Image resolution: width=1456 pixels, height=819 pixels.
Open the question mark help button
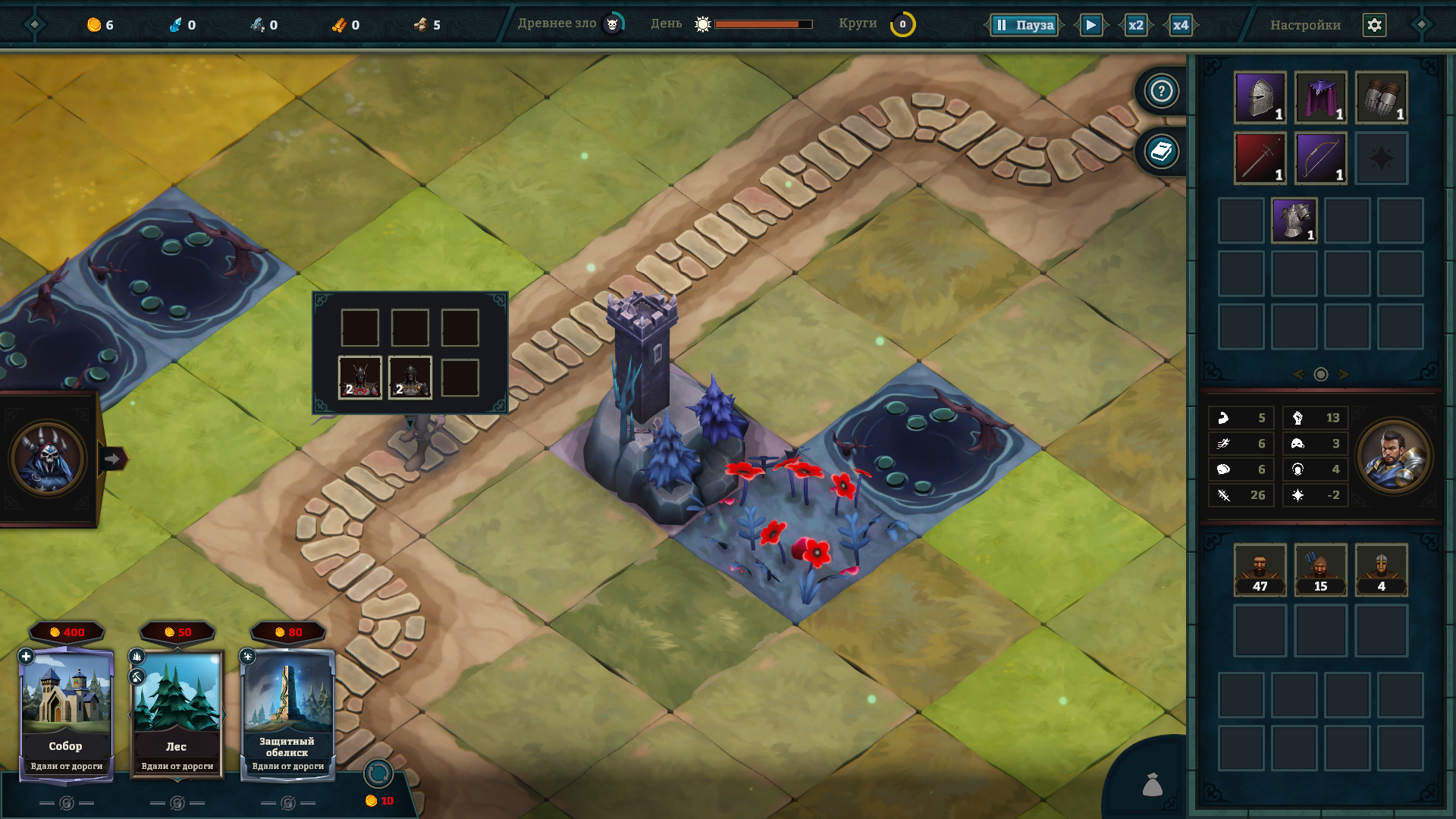pyautogui.click(x=1161, y=91)
